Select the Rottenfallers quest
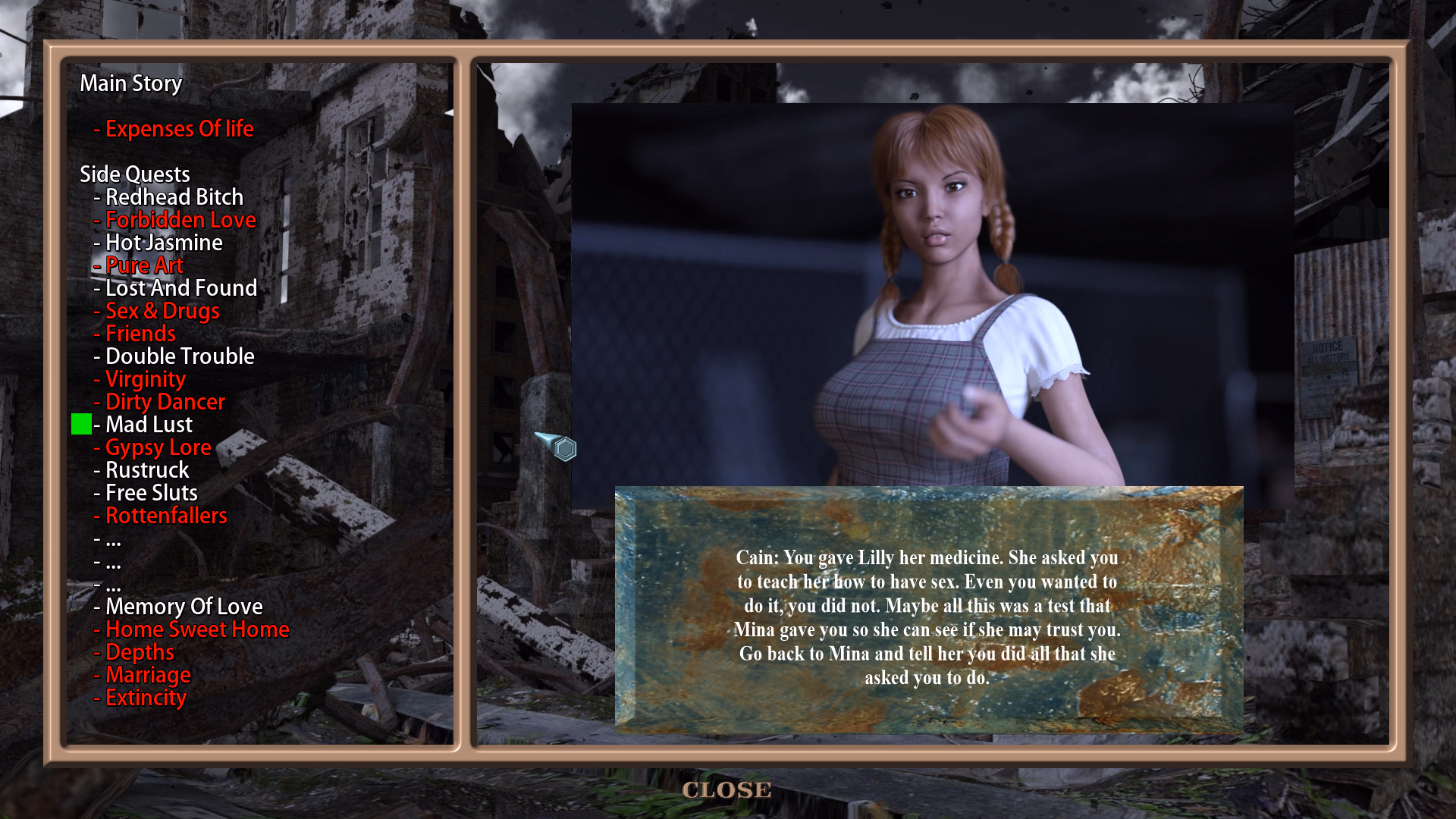 click(165, 516)
